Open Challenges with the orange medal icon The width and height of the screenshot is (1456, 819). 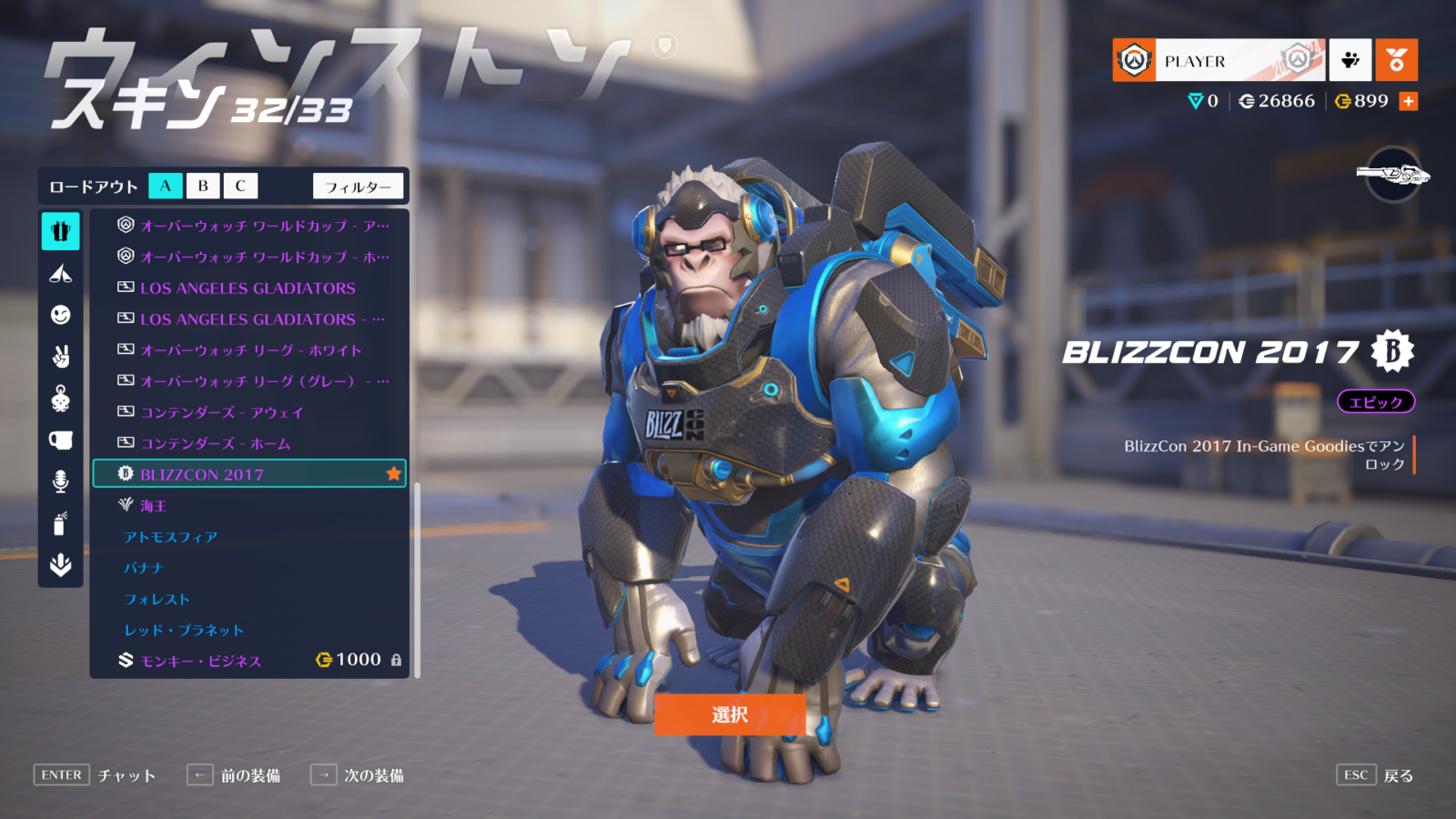point(1397,60)
